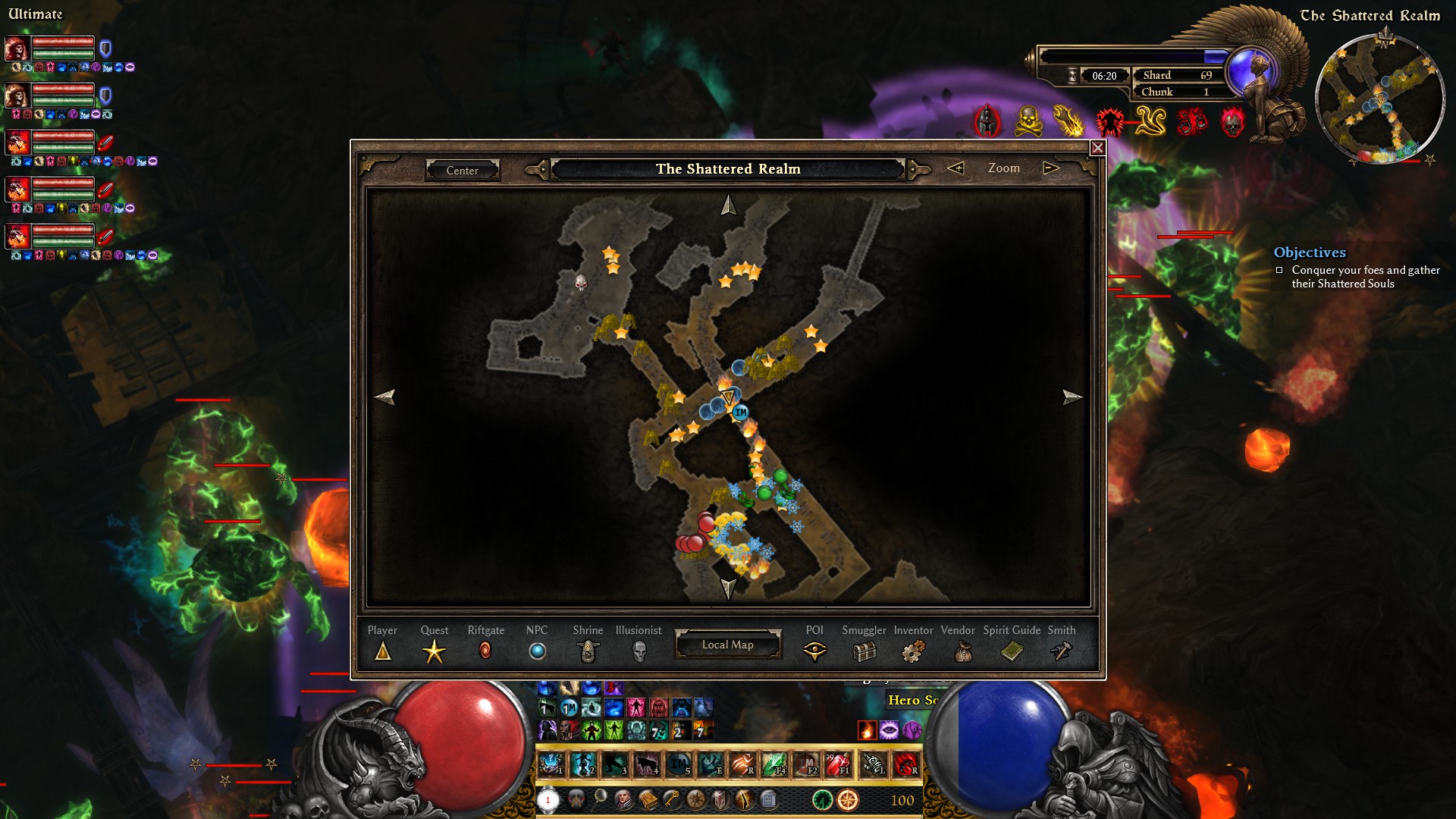
Task: Activate the orange claw-slash skill
Action: pos(742,764)
